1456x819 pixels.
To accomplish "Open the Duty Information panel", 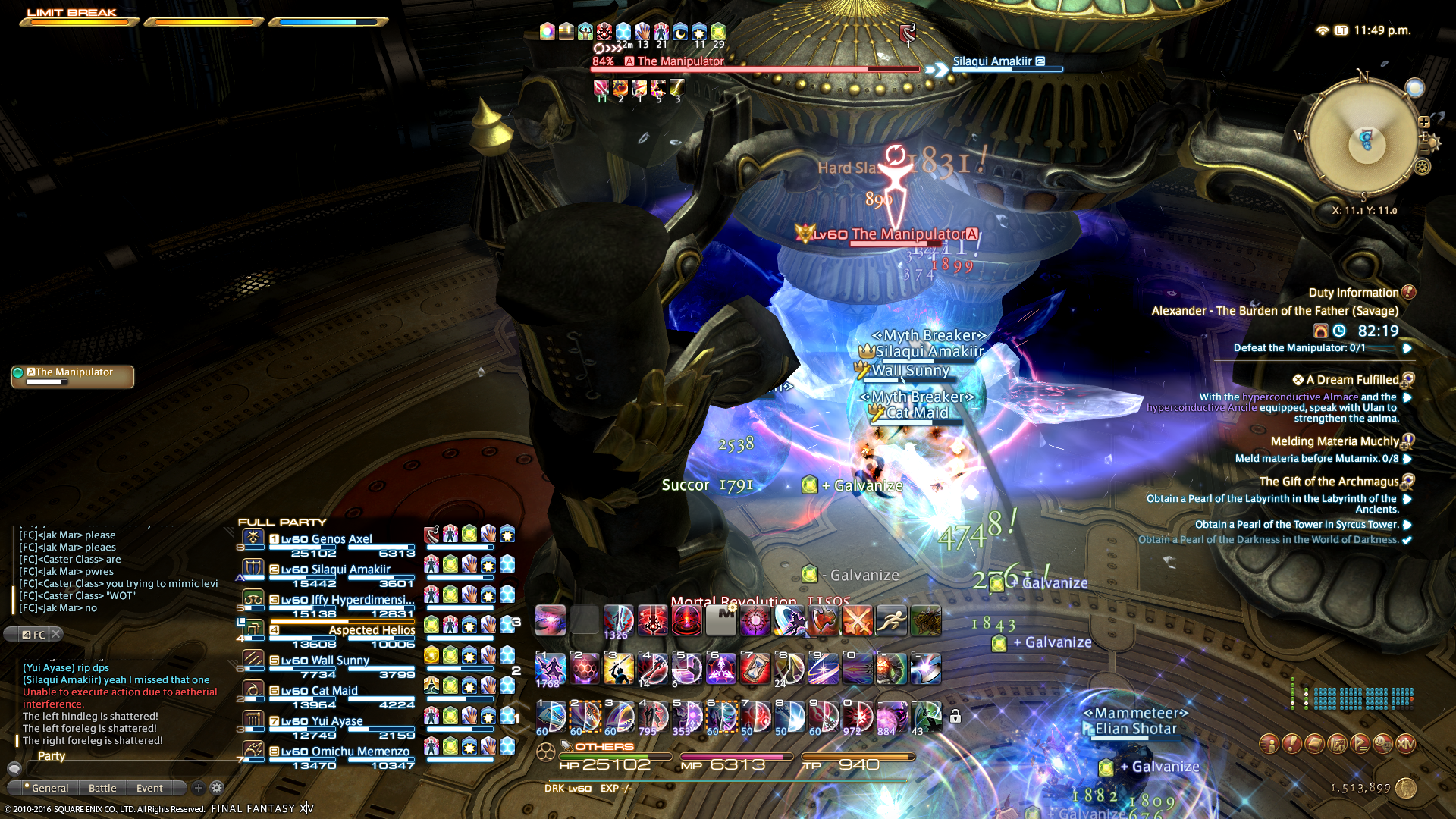I will click(x=1353, y=293).
